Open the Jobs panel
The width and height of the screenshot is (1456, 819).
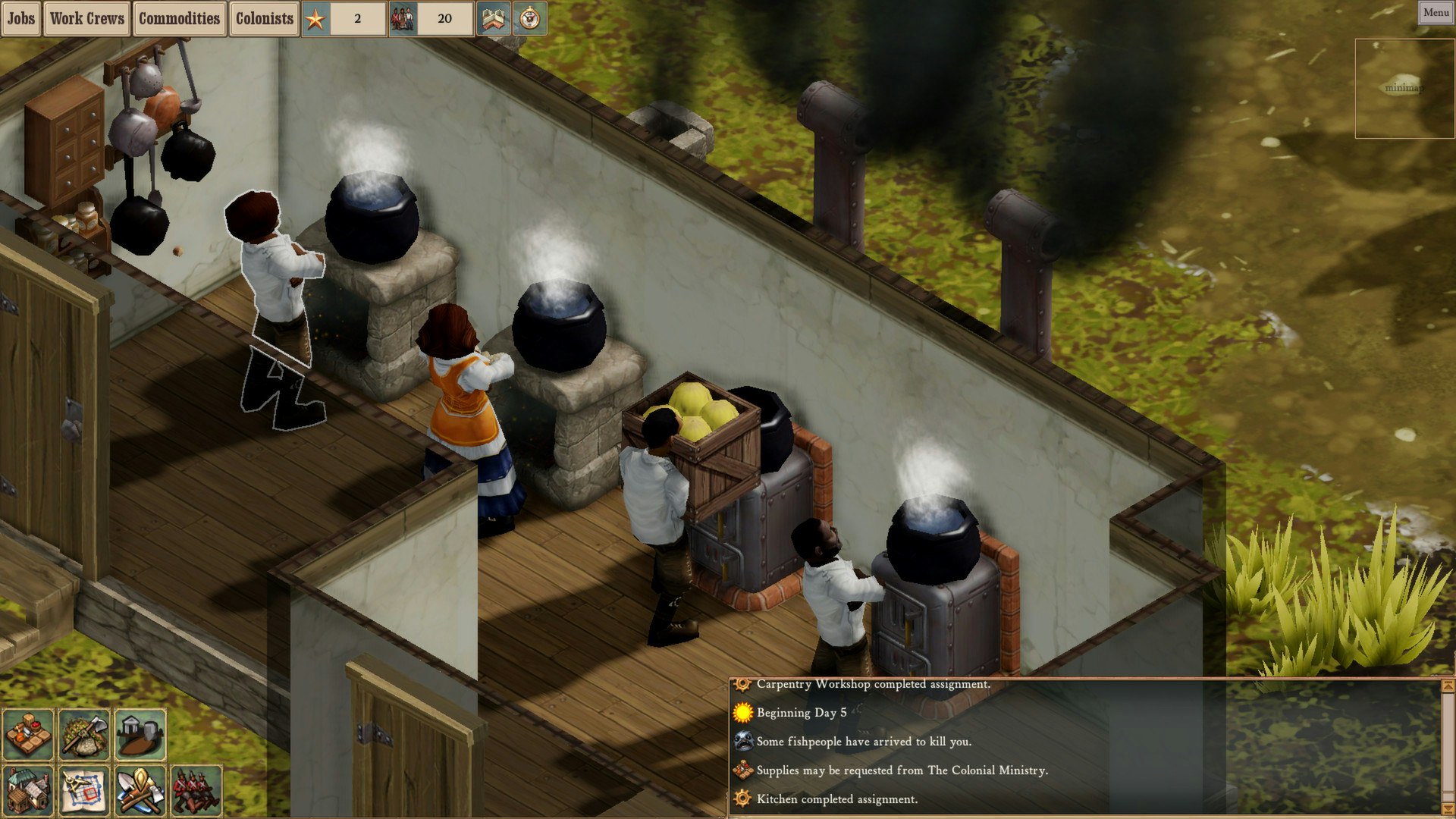20,19
